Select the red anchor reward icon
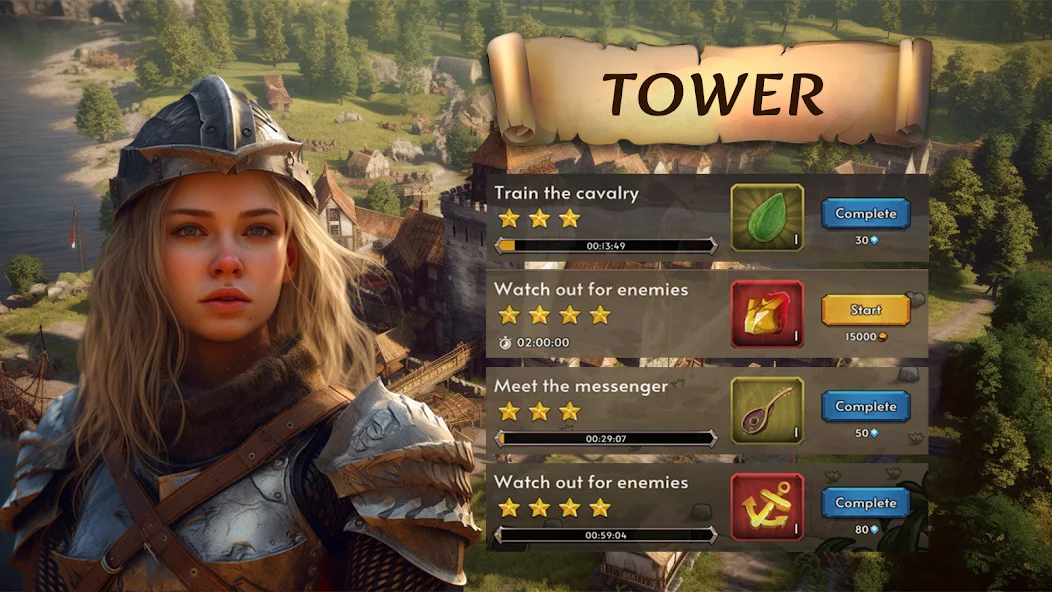 point(767,507)
